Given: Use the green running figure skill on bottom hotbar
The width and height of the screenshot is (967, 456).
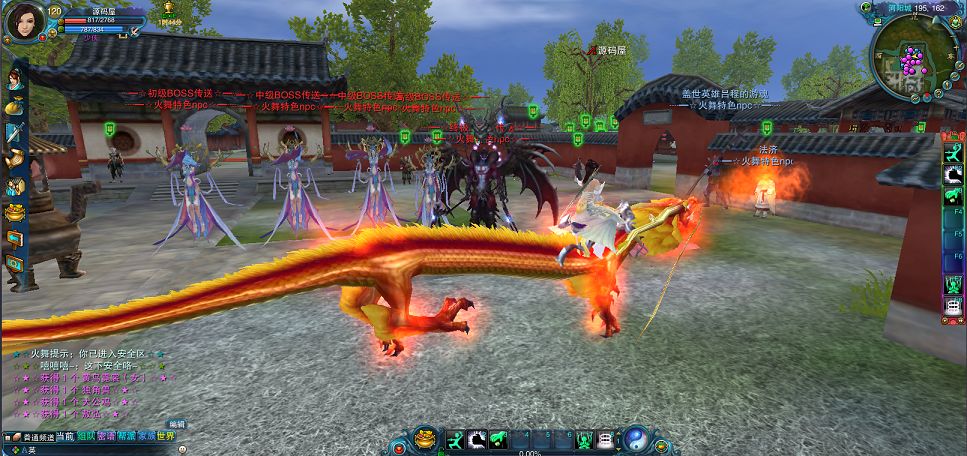Looking at the screenshot, I should click(455, 439).
